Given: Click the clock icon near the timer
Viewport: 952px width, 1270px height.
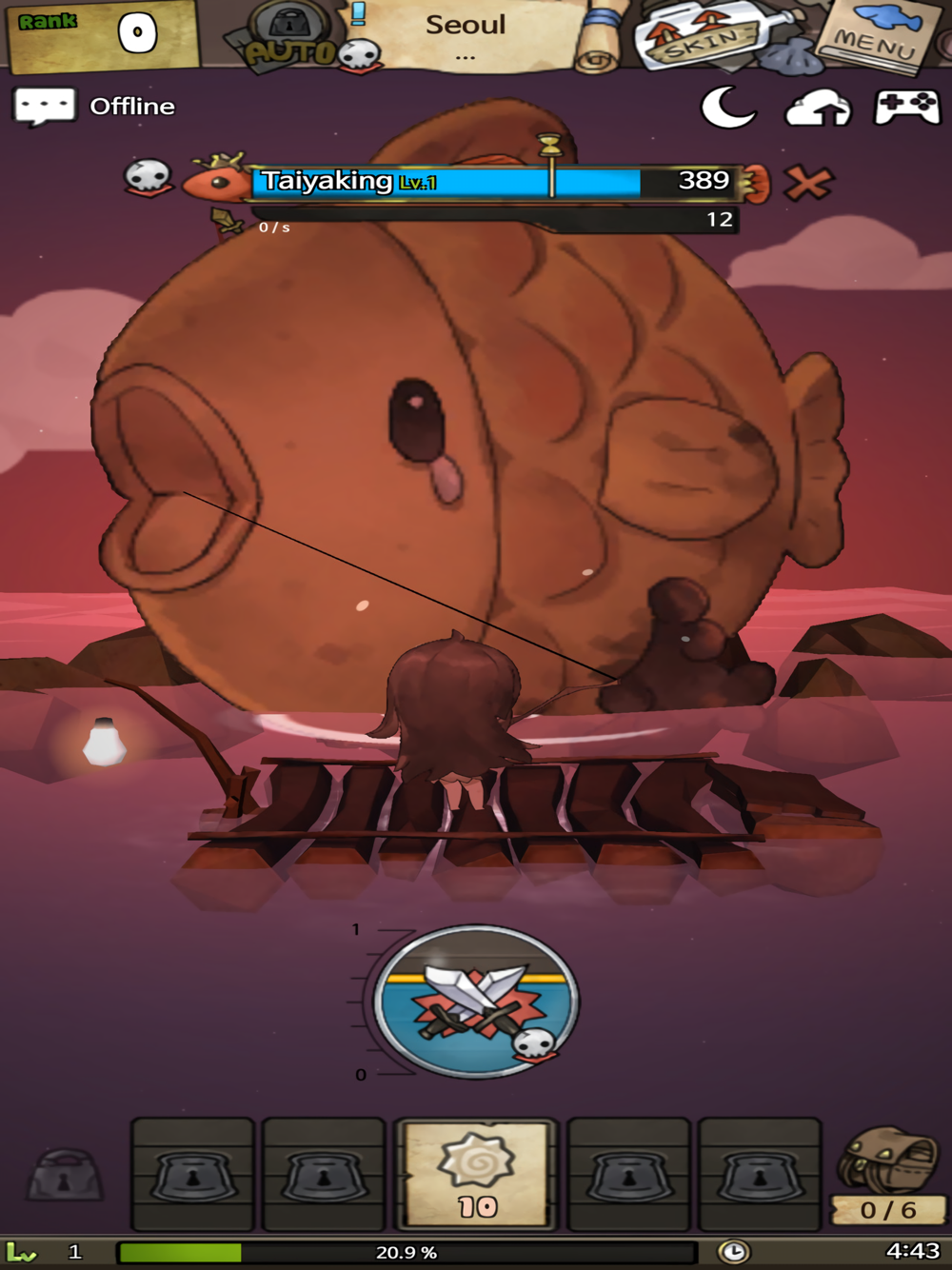Looking at the screenshot, I should [733, 1251].
